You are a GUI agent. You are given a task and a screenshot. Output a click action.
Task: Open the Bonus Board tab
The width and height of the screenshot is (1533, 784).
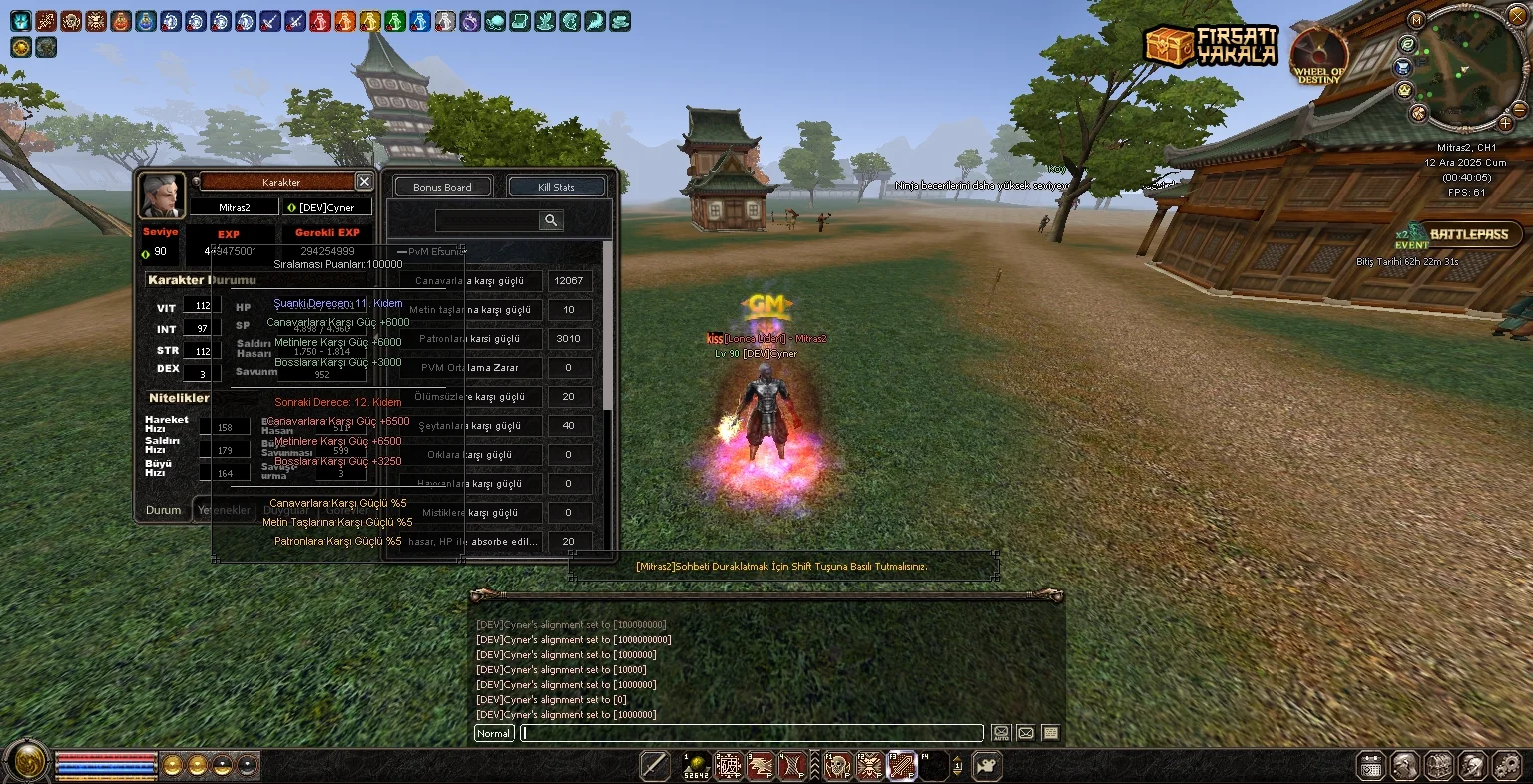[x=442, y=187]
